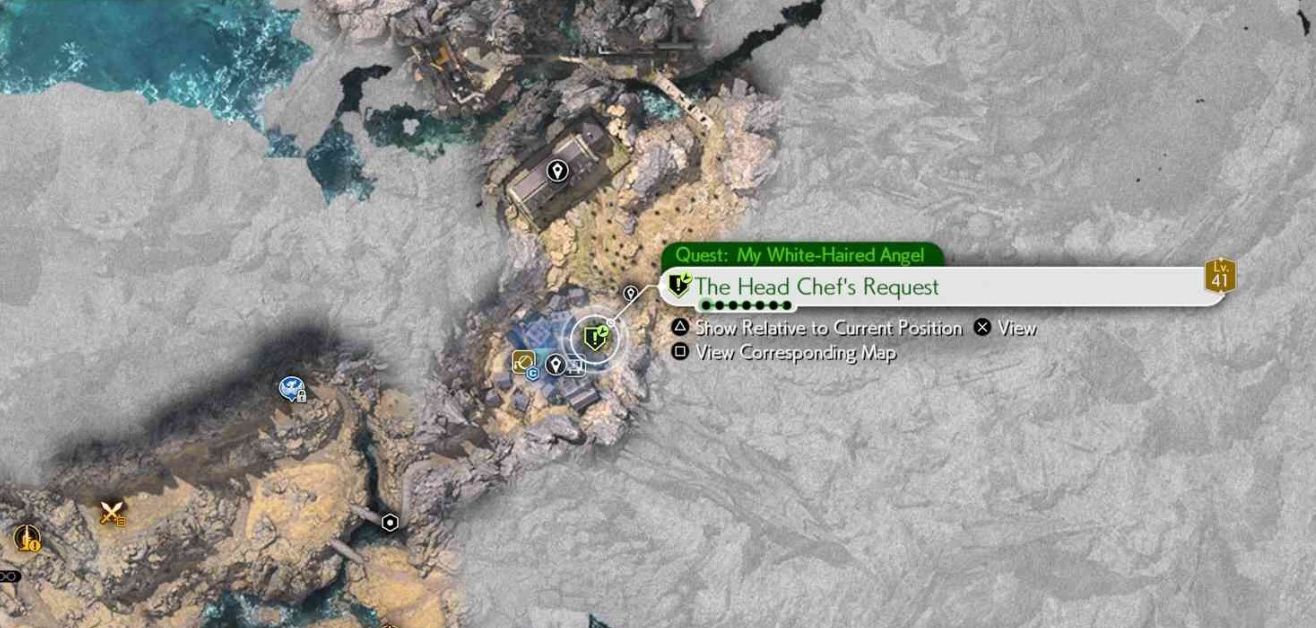Select the location pin on the large building

tap(557, 171)
